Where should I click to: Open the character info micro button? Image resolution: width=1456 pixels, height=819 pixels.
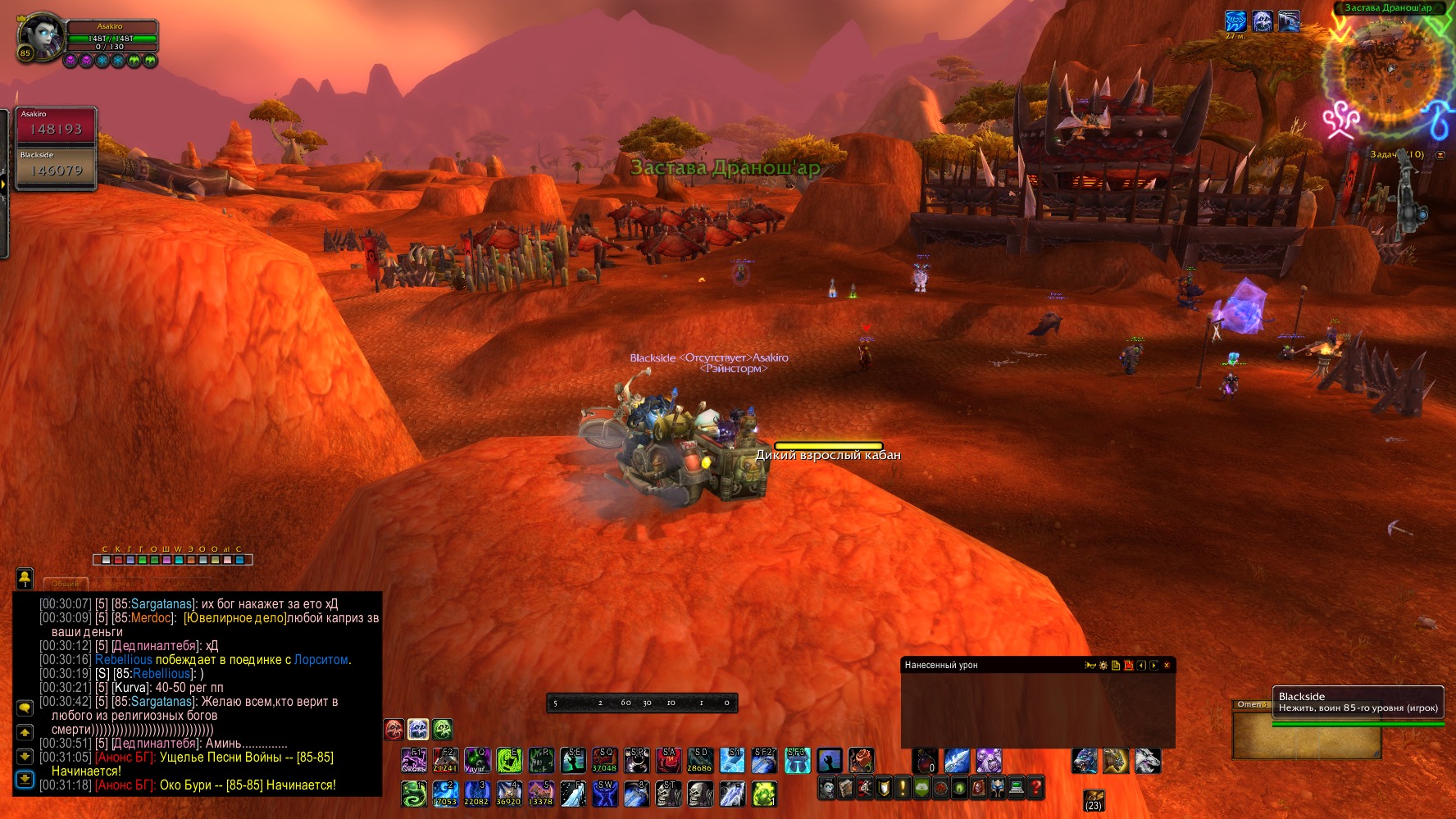click(827, 788)
